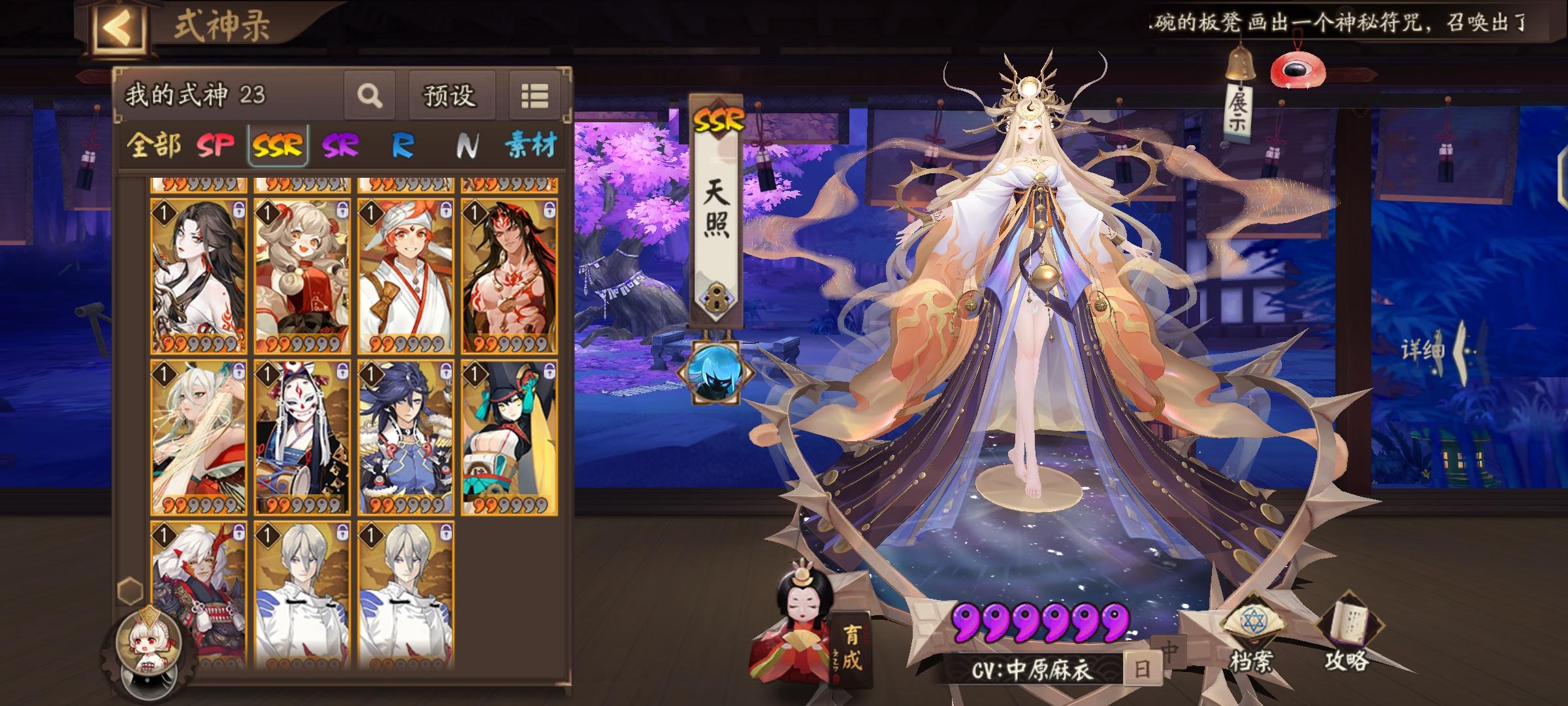Open the shikigami search

(369, 95)
